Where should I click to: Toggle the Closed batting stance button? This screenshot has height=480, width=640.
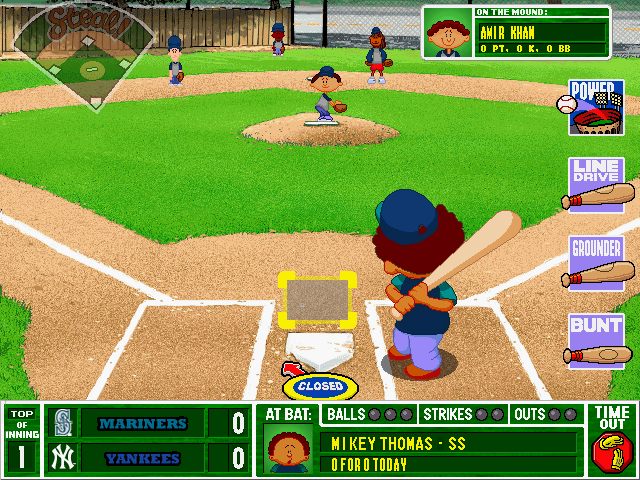[x=319, y=385]
